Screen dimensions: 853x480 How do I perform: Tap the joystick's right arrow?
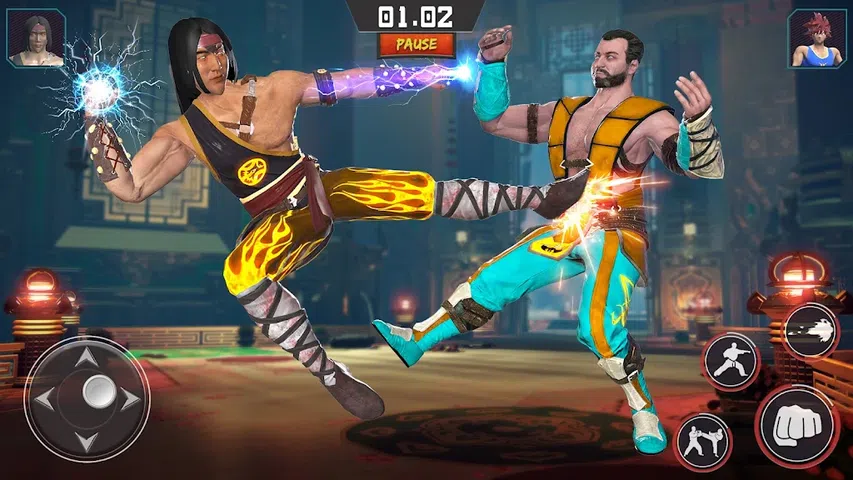[x=130, y=398]
